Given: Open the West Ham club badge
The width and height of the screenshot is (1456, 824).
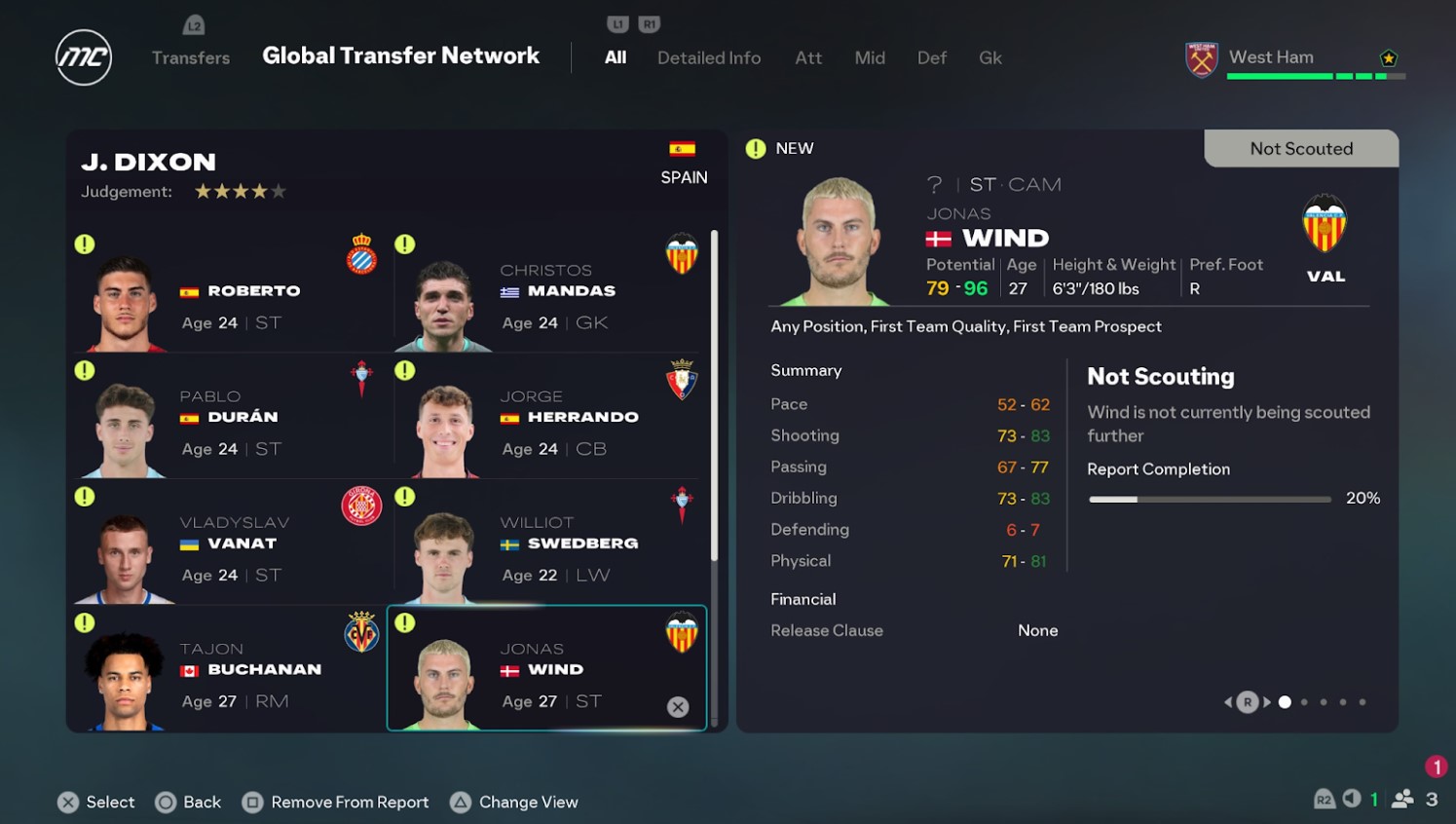Looking at the screenshot, I should click(1201, 59).
